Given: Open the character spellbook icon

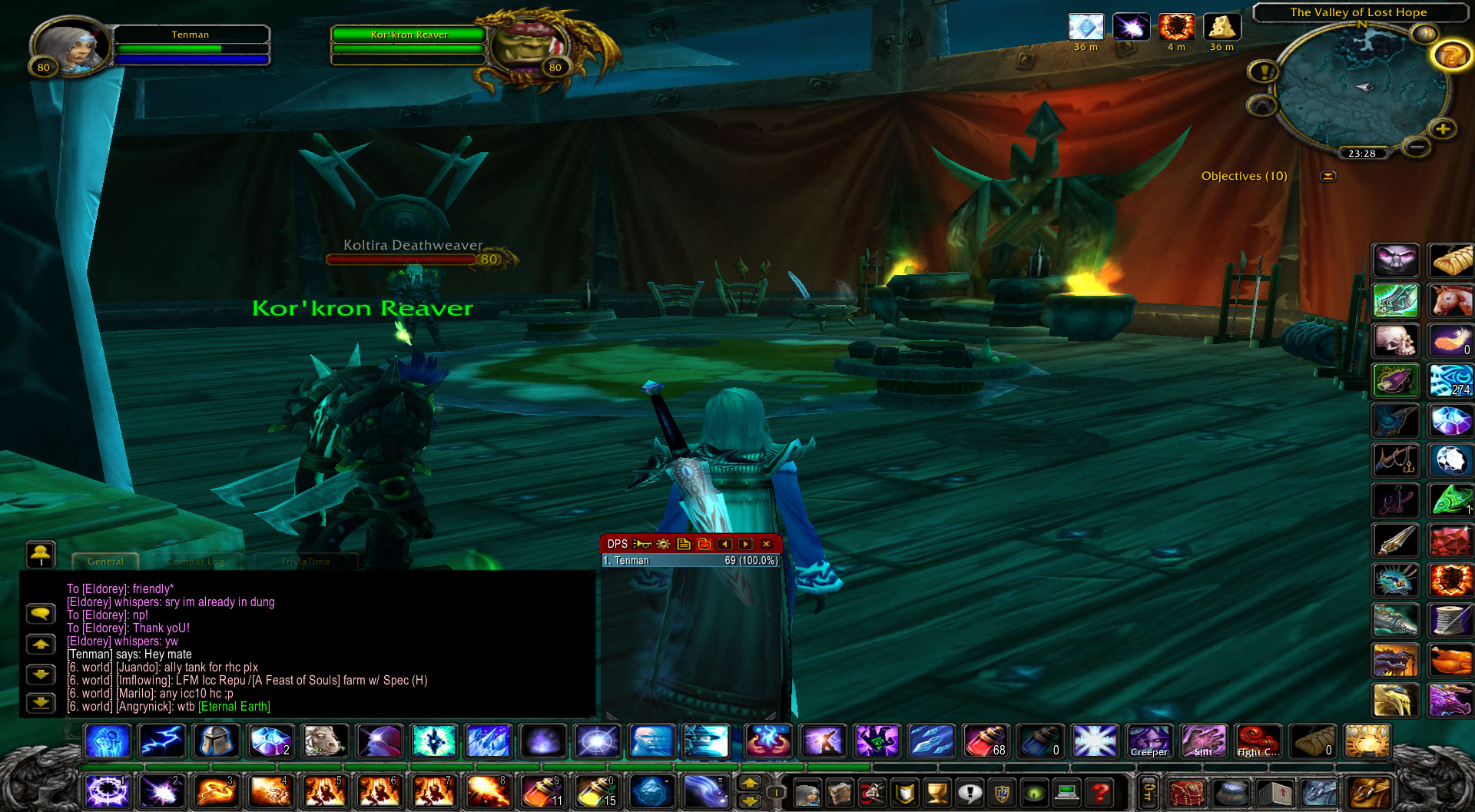Looking at the screenshot, I should 840,793.
